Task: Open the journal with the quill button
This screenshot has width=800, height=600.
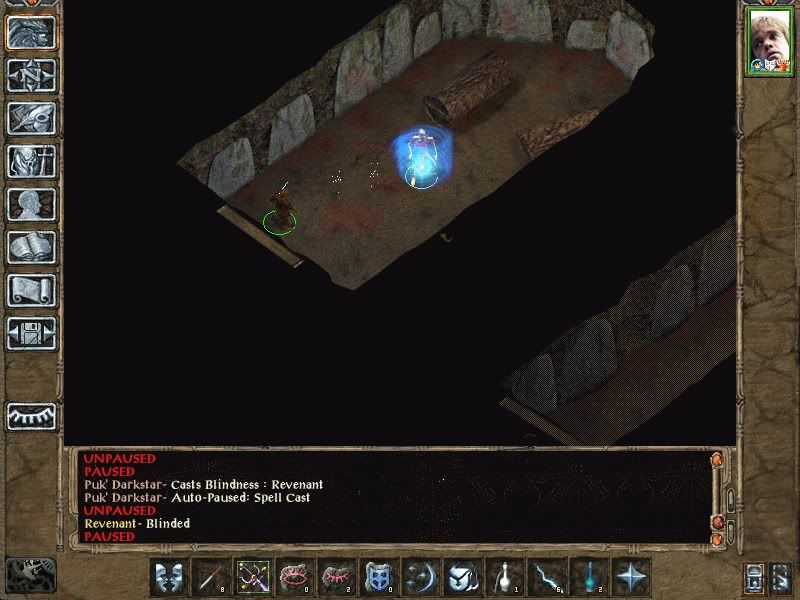Action: 31,118
